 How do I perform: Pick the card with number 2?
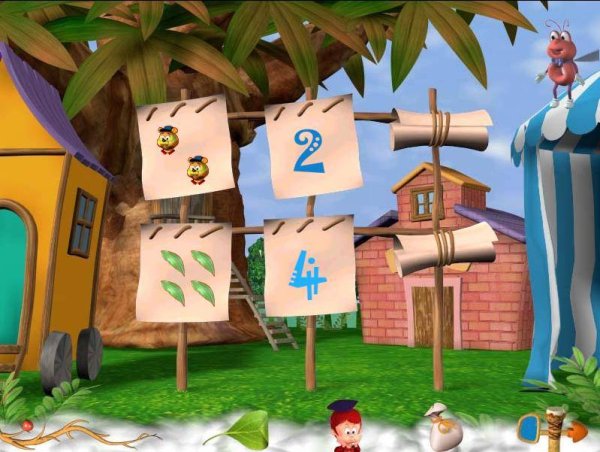[x=309, y=150]
